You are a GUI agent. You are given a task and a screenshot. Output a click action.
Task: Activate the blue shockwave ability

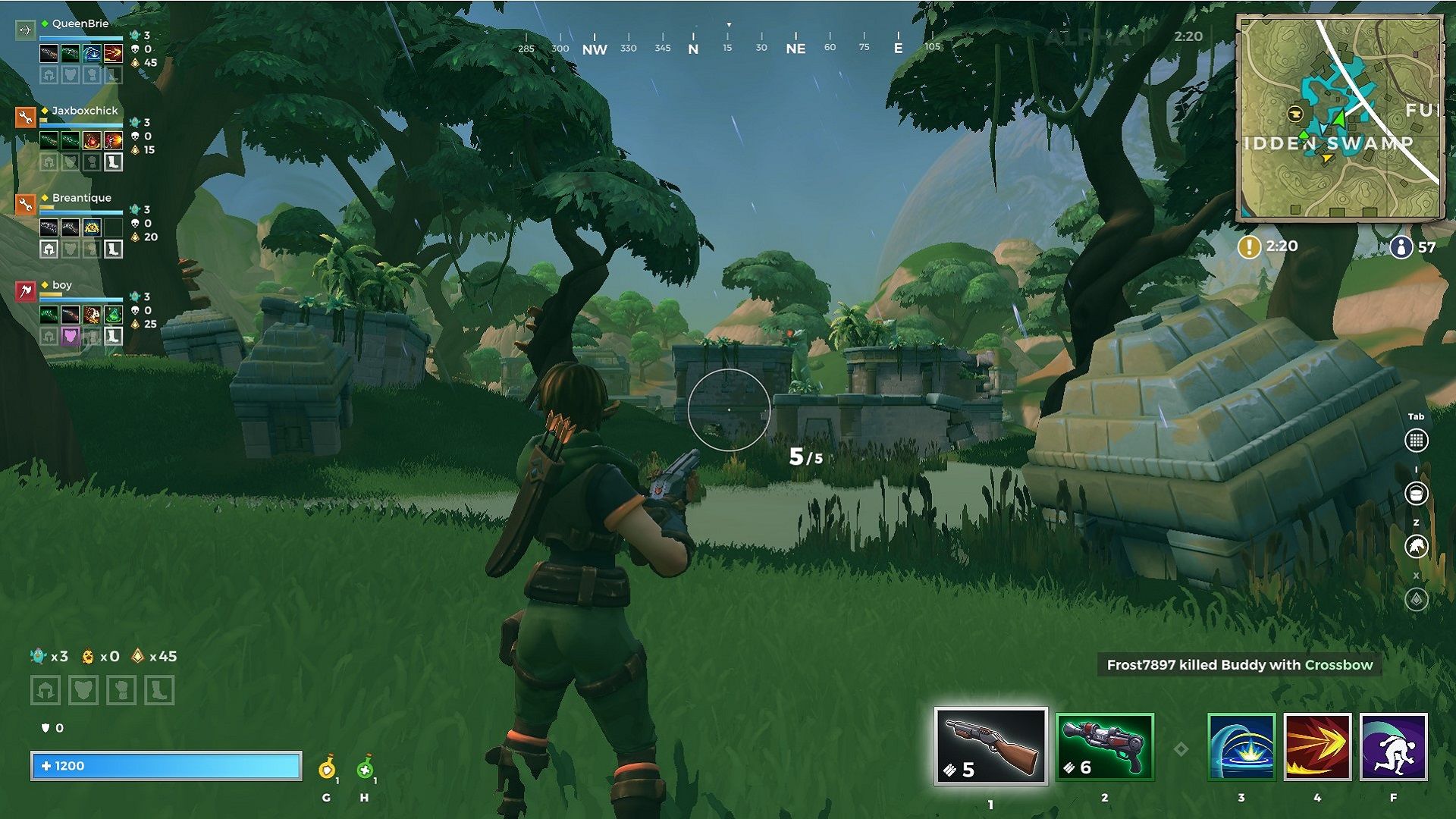1241,747
